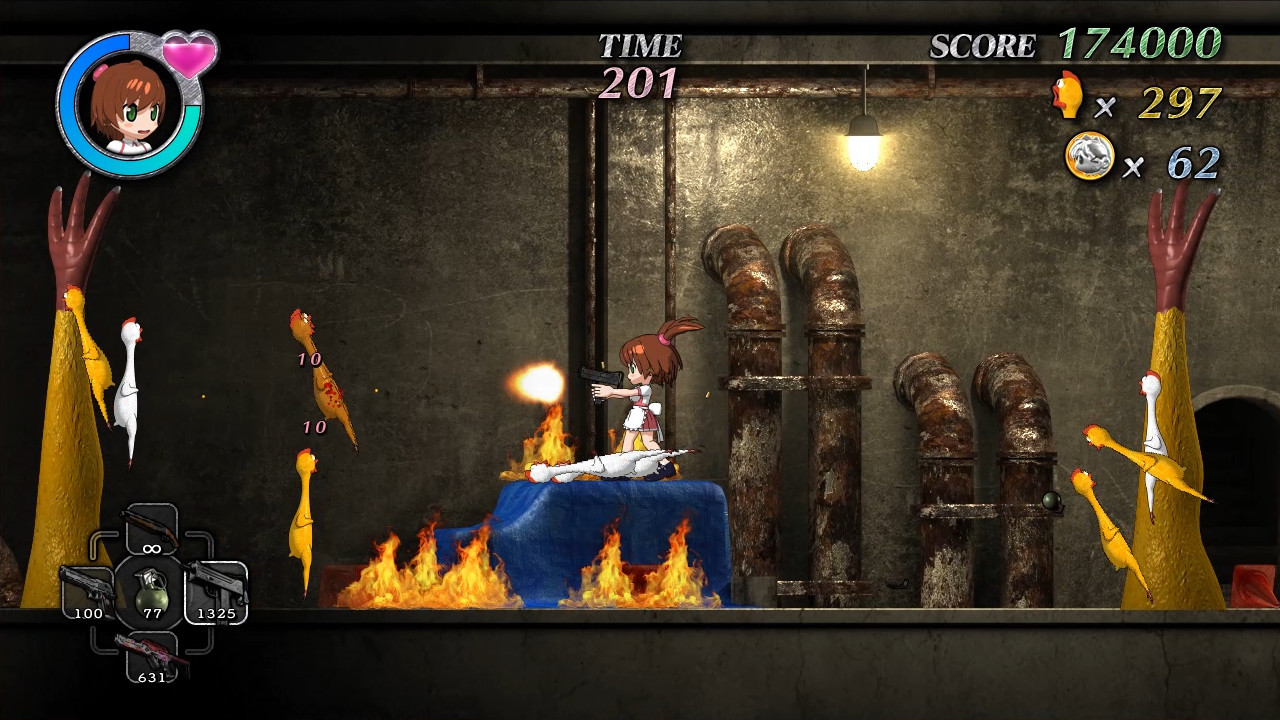Click the heroine's character portrait

[128, 104]
